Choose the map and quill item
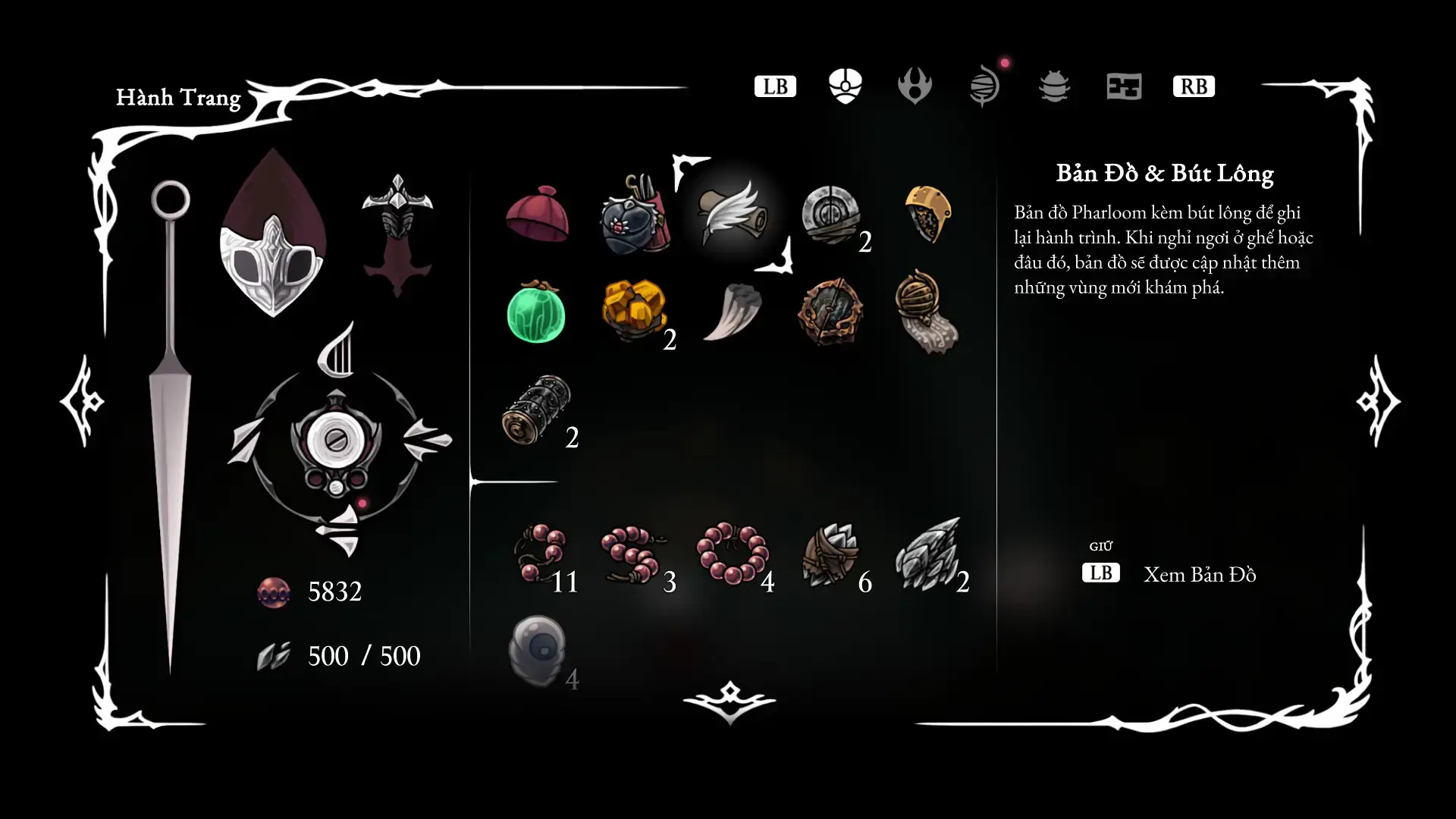Image resolution: width=1456 pixels, height=819 pixels. [733, 215]
